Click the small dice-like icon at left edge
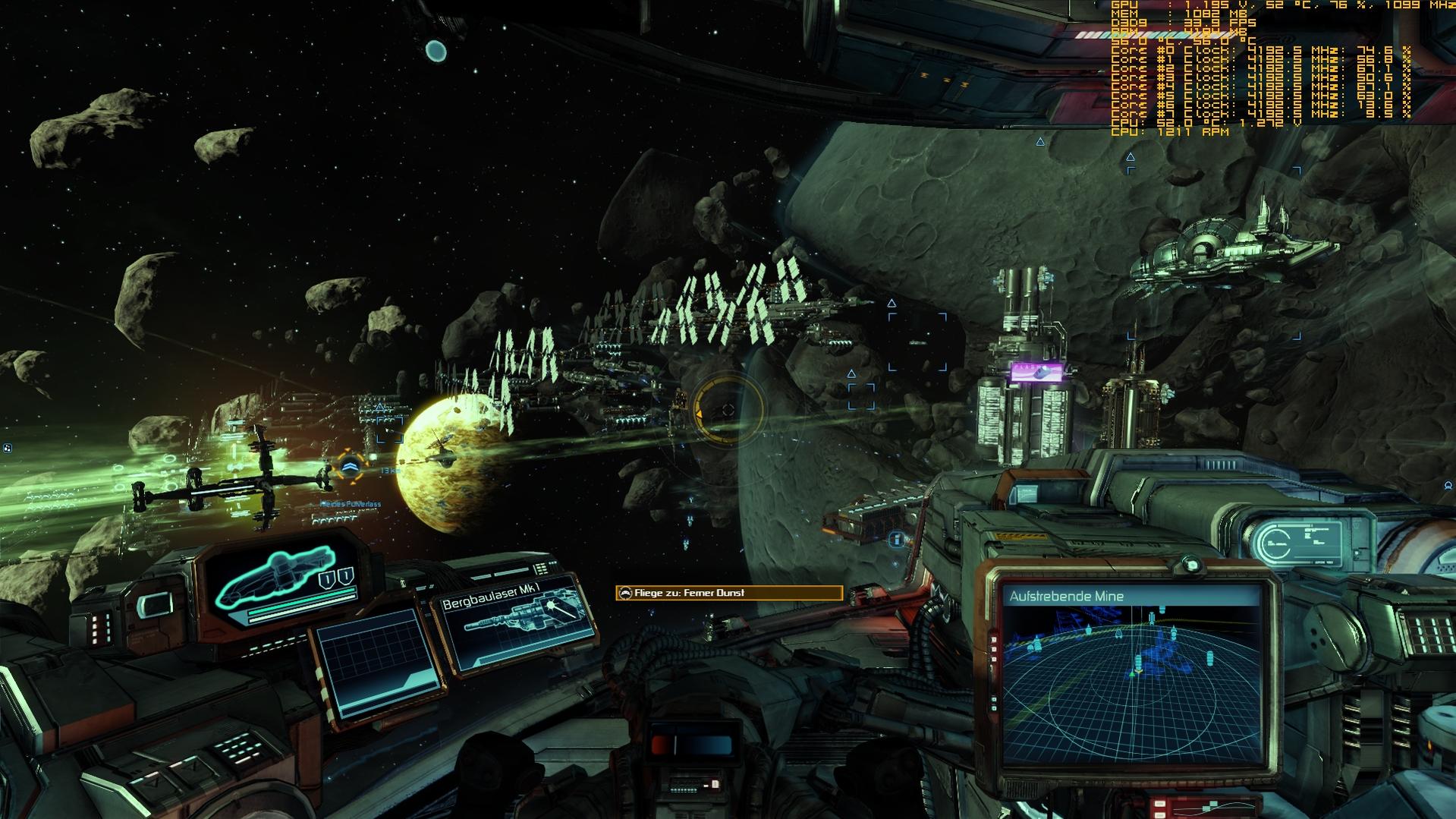Screen dimensions: 1456x819 [x=7, y=448]
